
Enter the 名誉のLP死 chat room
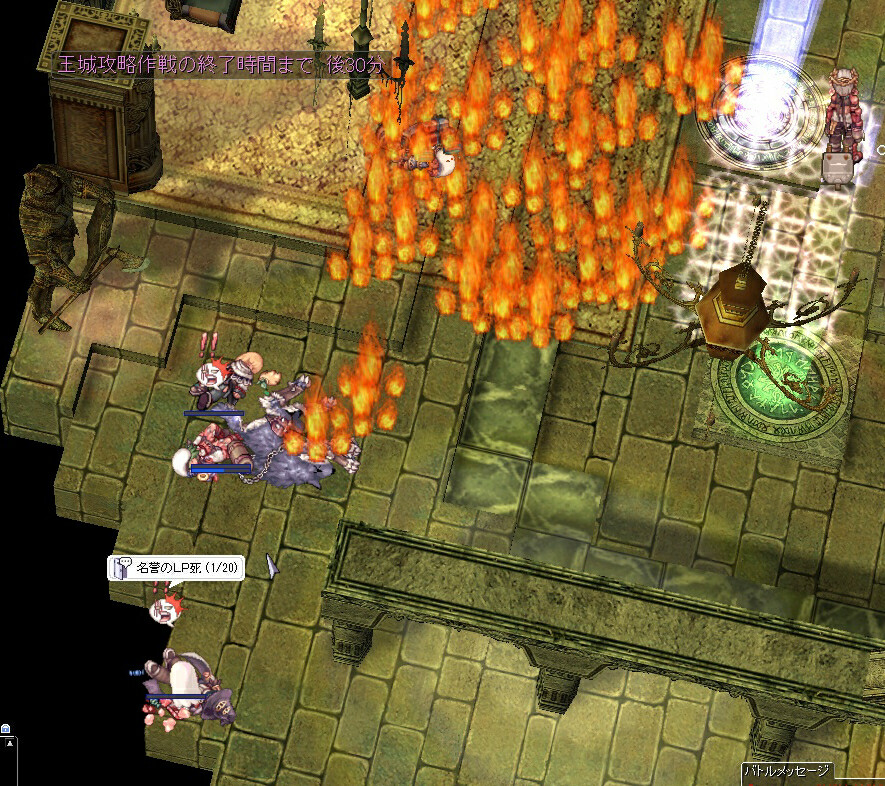(x=176, y=568)
